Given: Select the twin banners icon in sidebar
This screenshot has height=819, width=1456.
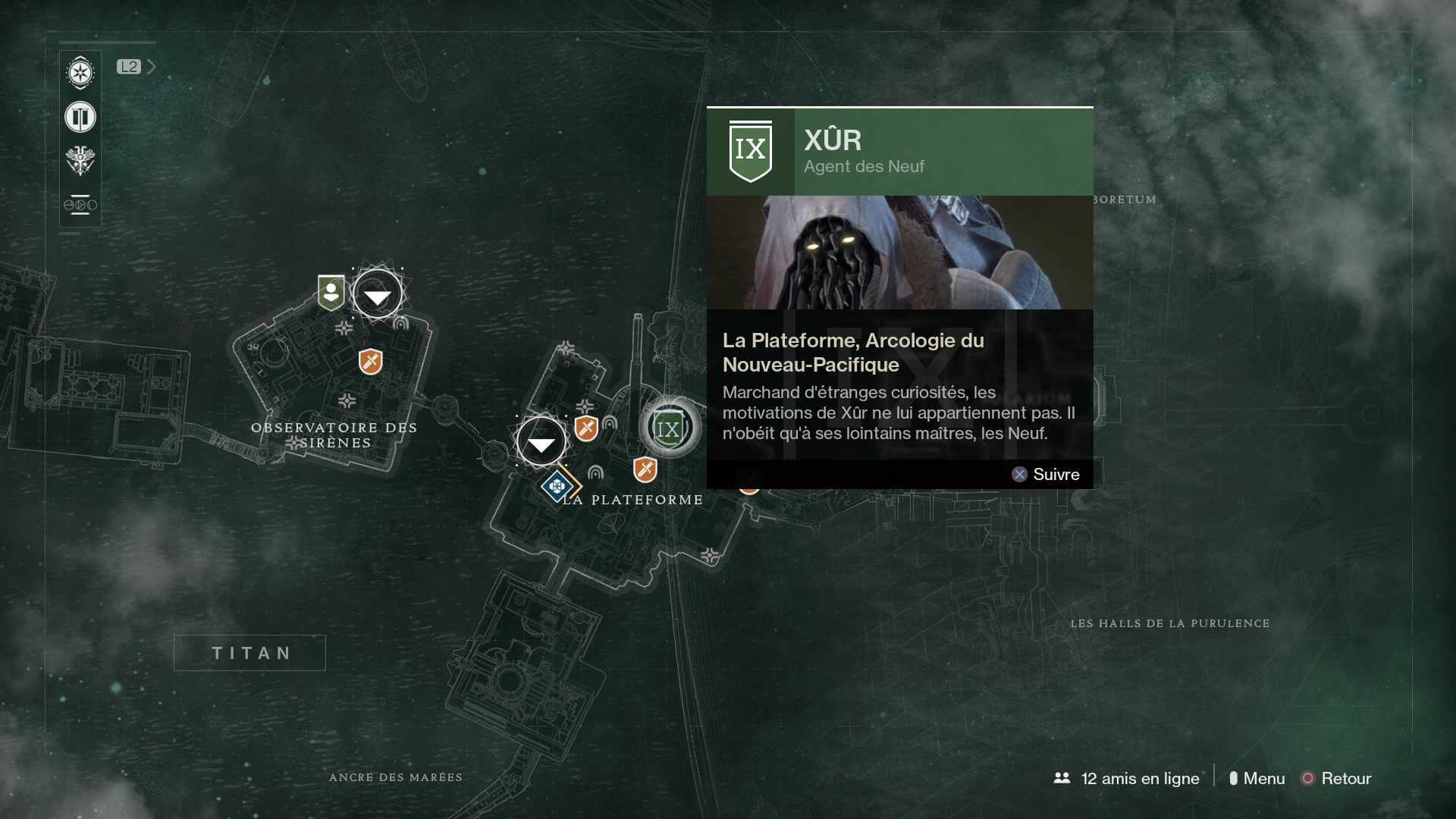Looking at the screenshot, I should (x=80, y=118).
